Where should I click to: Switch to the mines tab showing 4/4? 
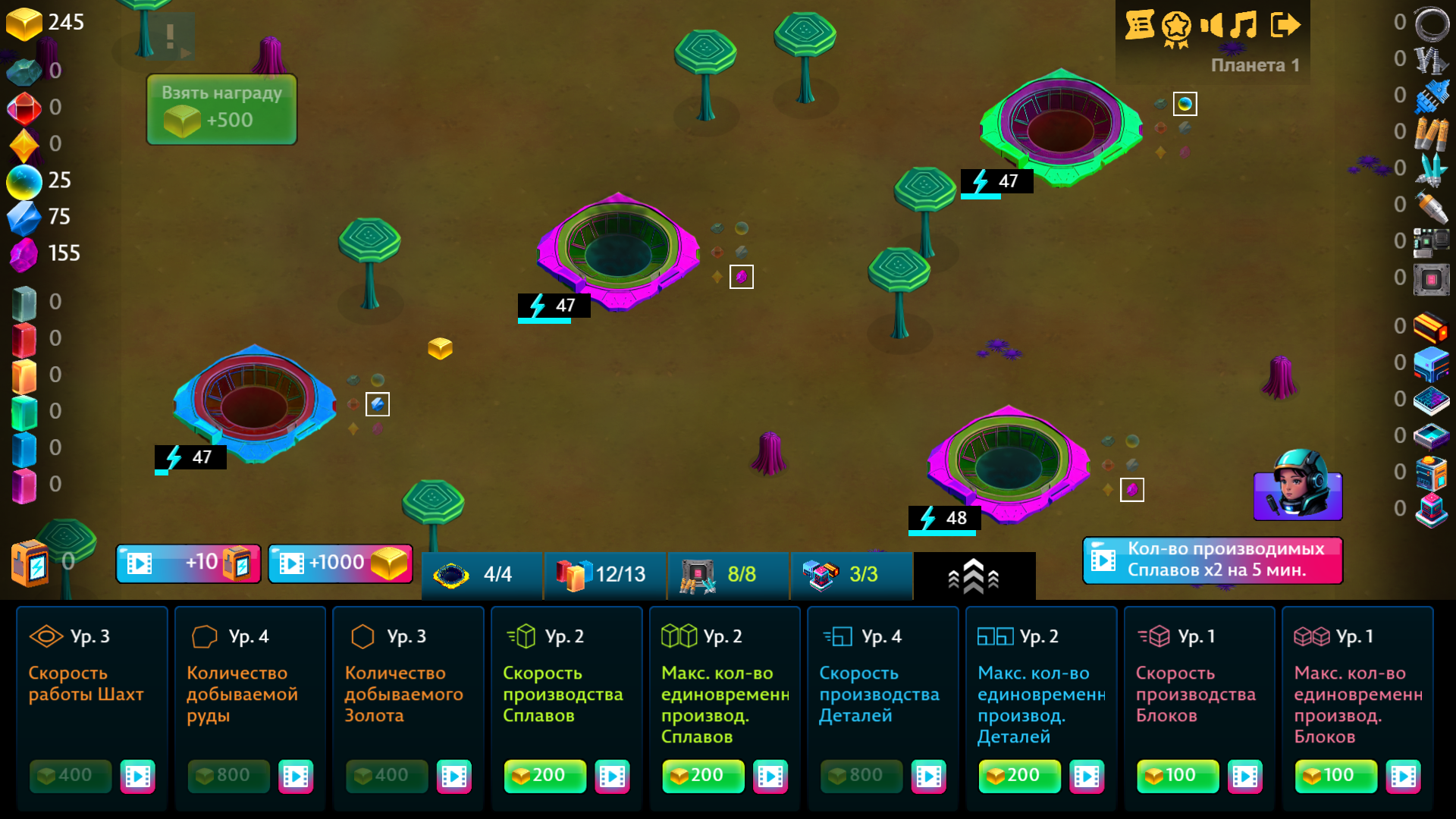pyautogui.click(x=480, y=575)
